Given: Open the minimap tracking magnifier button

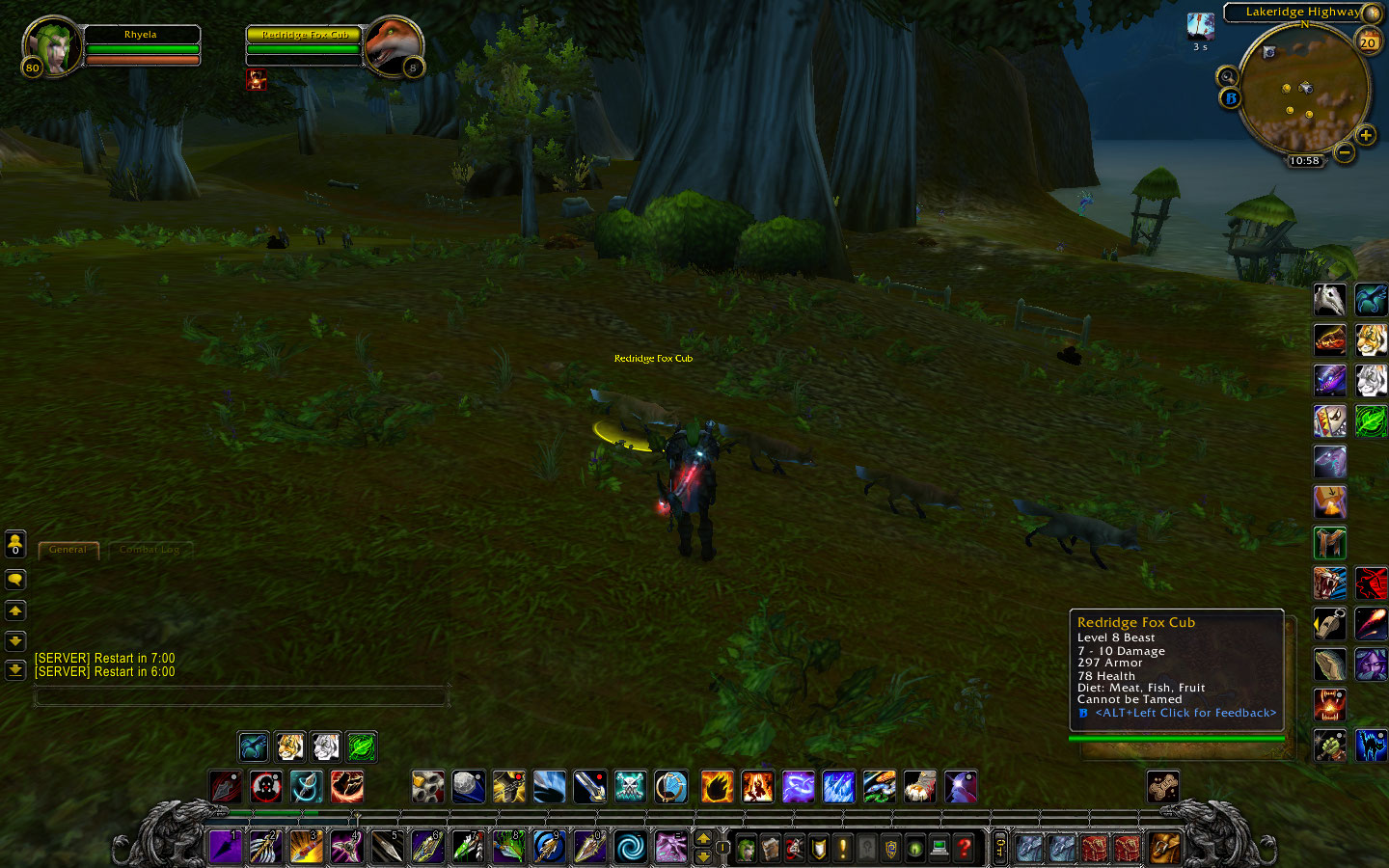Looking at the screenshot, I should click(1227, 76).
